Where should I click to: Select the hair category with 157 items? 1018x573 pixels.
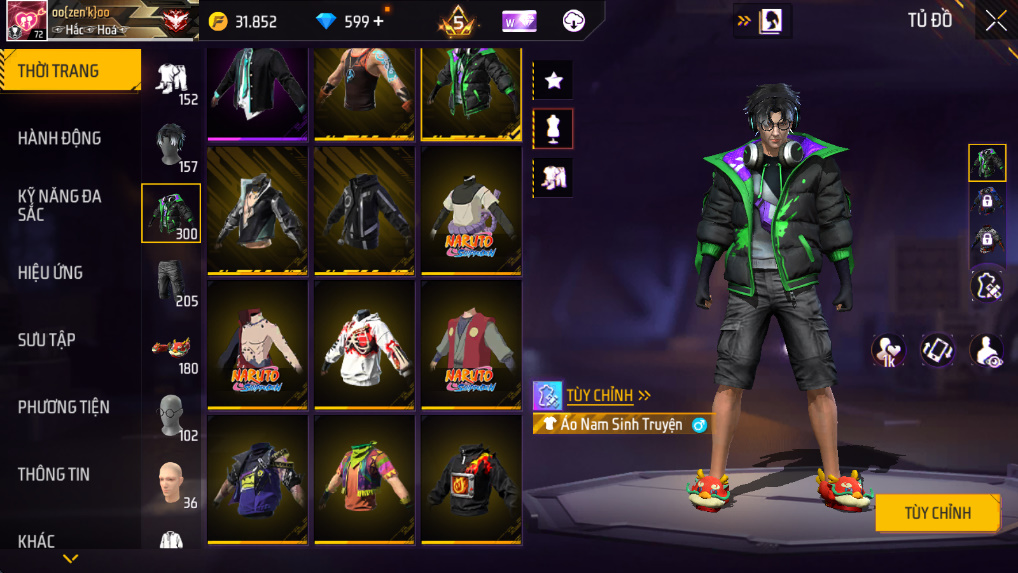[172, 146]
